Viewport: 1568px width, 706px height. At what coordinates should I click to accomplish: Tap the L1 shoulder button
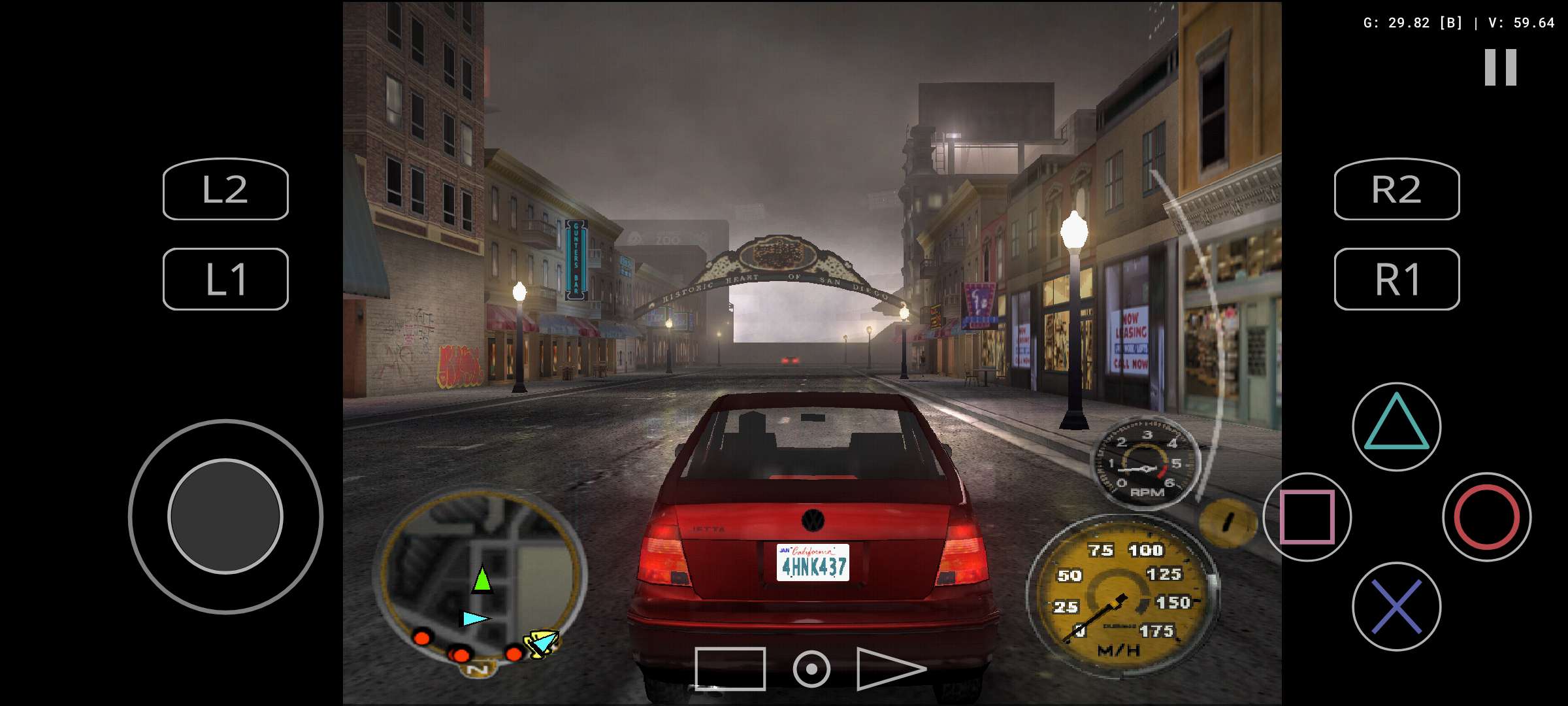[225, 279]
